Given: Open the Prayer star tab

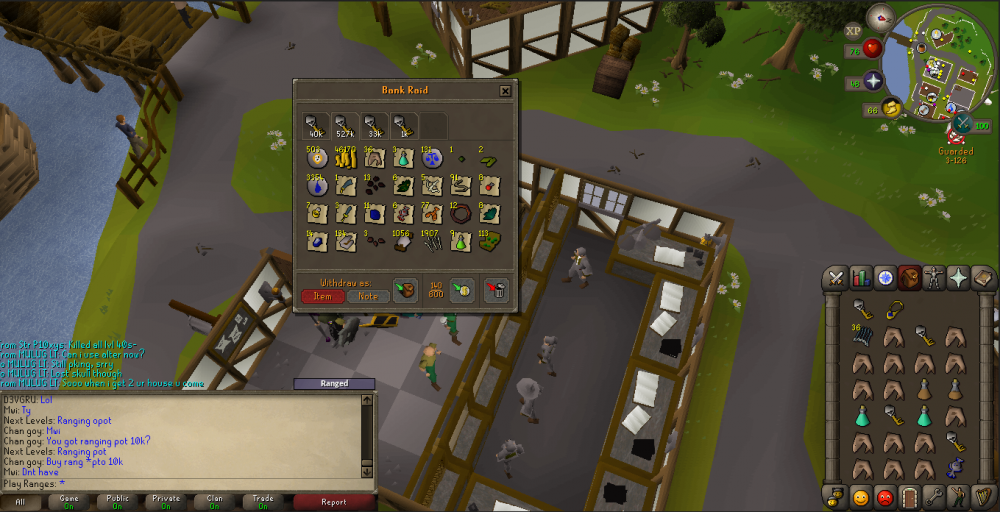Looking at the screenshot, I should point(958,278).
